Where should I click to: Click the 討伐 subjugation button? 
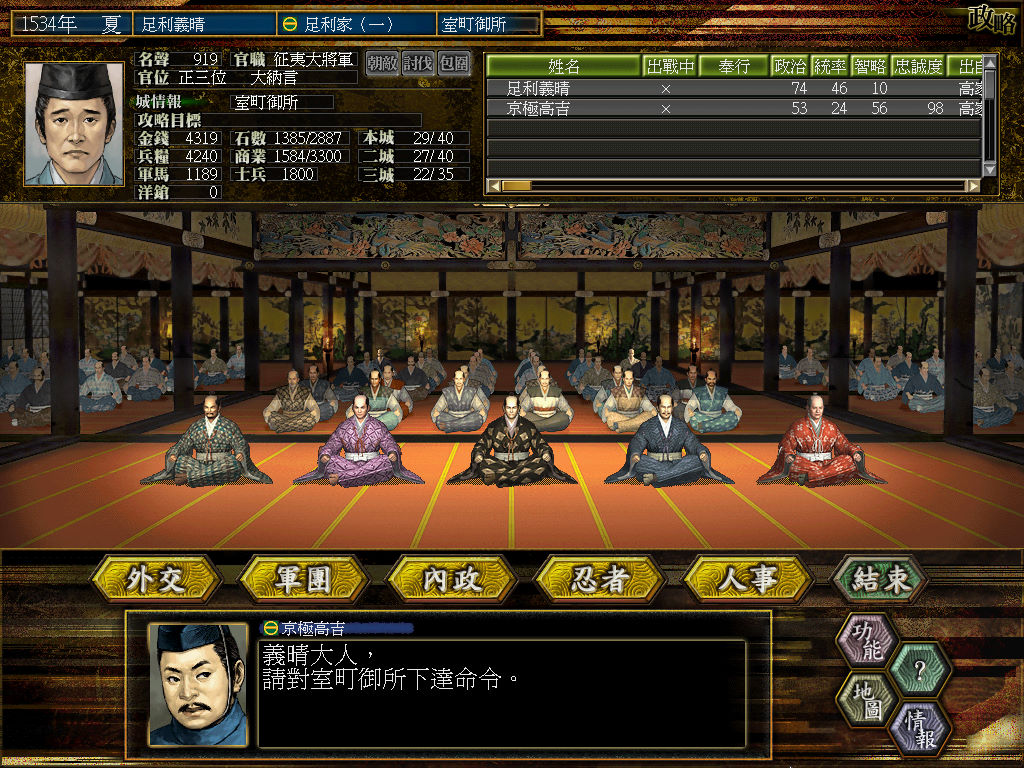pyautogui.click(x=417, y=63)
